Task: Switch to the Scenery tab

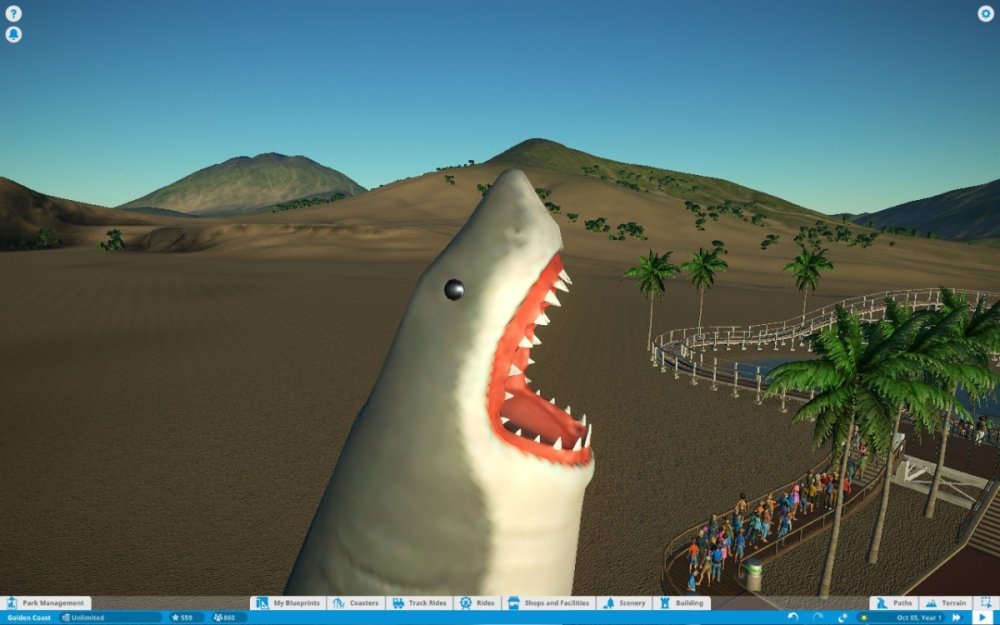Action: 624,603
